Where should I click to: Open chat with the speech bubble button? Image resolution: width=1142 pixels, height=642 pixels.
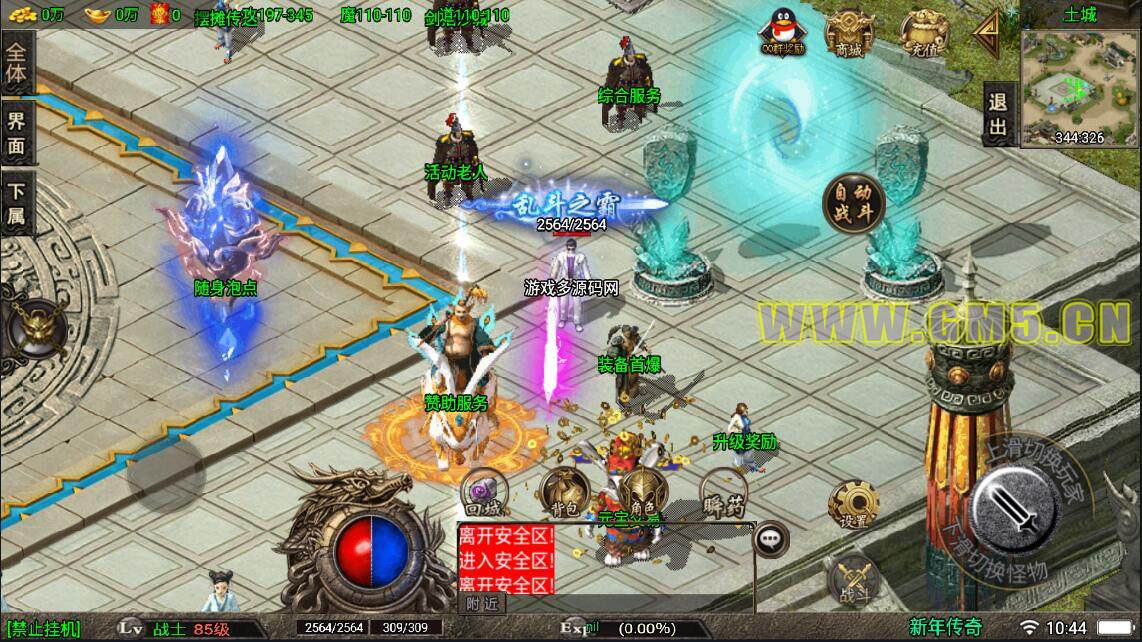[770, 538]
